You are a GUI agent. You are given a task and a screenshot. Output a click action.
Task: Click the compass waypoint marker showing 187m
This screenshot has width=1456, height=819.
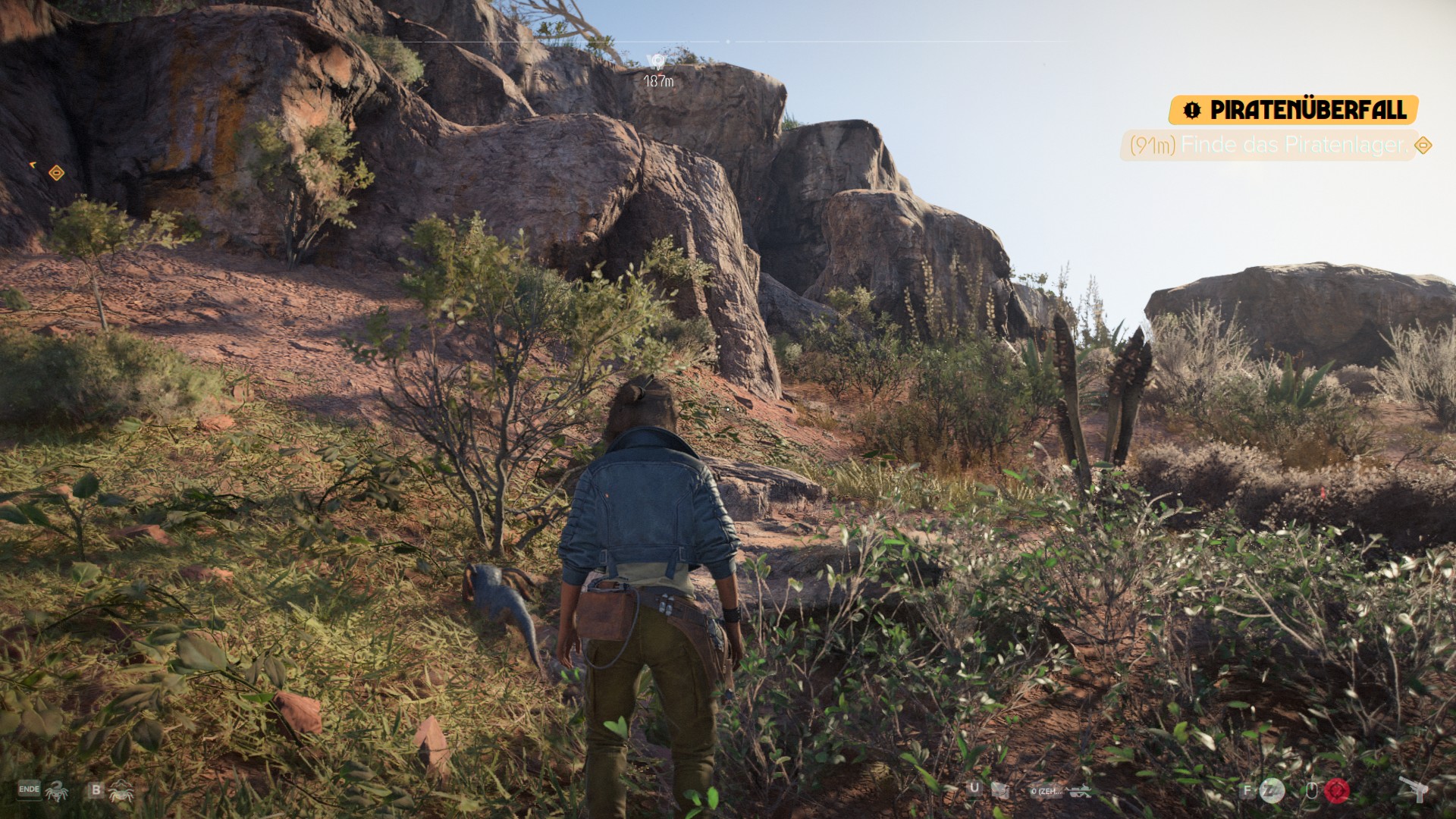657,62
